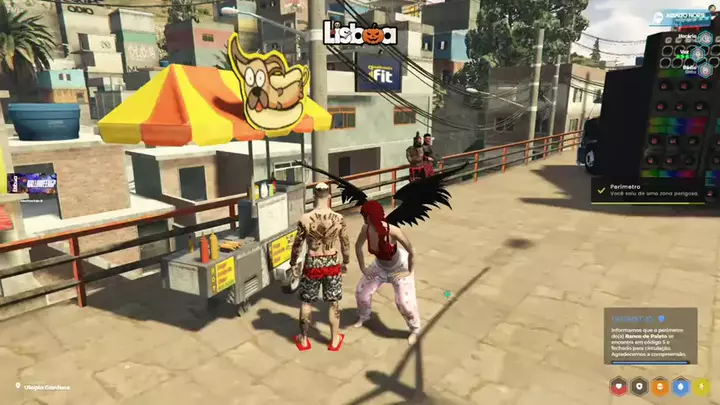Open the Valorant stream overlay banner
Screen dimensions: 720x405
32,183
